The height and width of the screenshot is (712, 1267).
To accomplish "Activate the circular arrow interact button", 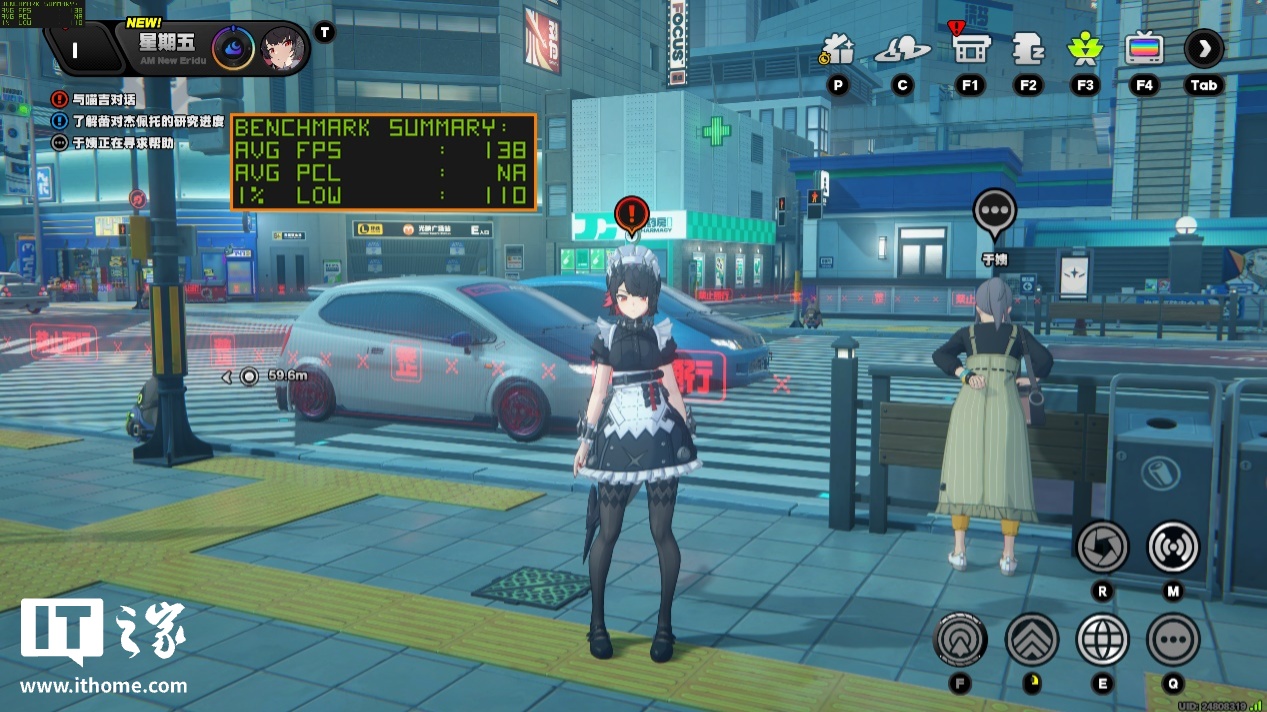I will [x=960, y=640].
